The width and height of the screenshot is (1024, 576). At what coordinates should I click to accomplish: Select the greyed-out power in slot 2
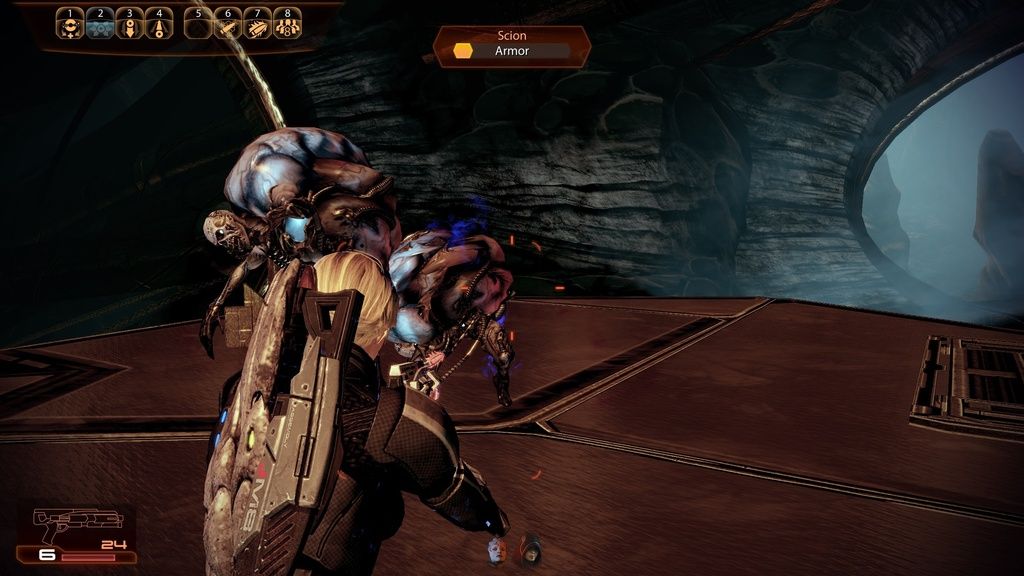[x=100, y=25]
